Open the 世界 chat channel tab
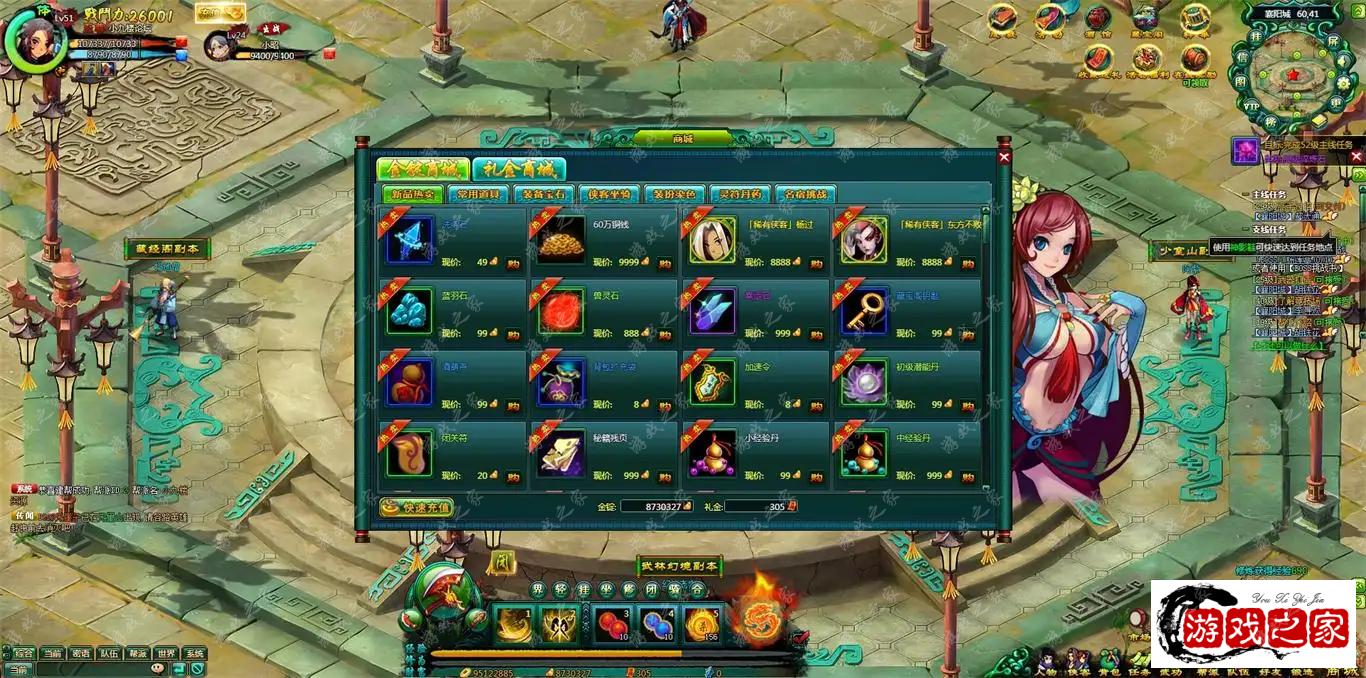1366x678 pixels. [166, 653]
